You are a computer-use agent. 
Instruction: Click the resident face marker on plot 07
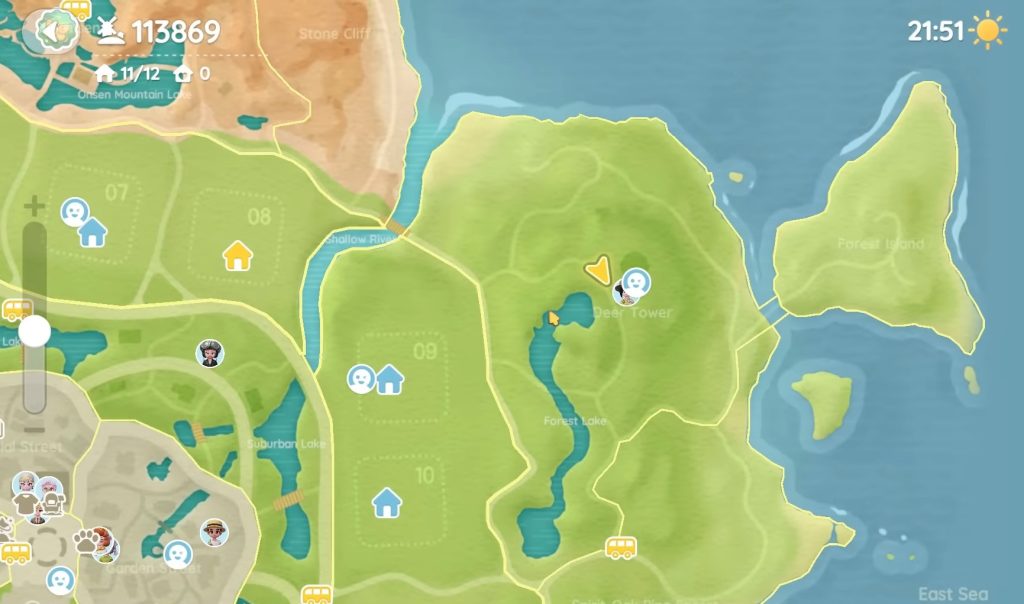(74, 211)
